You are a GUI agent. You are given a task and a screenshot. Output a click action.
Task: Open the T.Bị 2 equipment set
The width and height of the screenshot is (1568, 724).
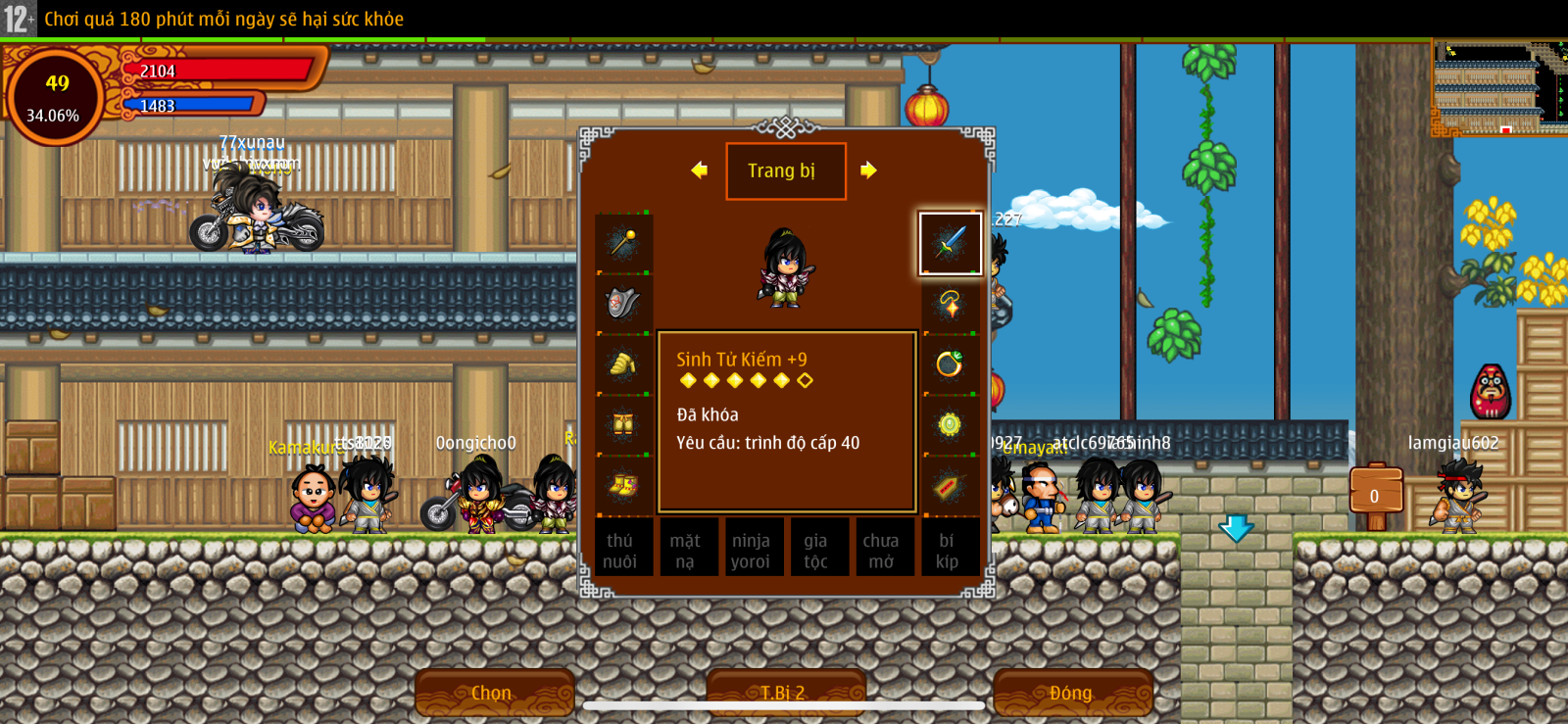tap(784, 693)
